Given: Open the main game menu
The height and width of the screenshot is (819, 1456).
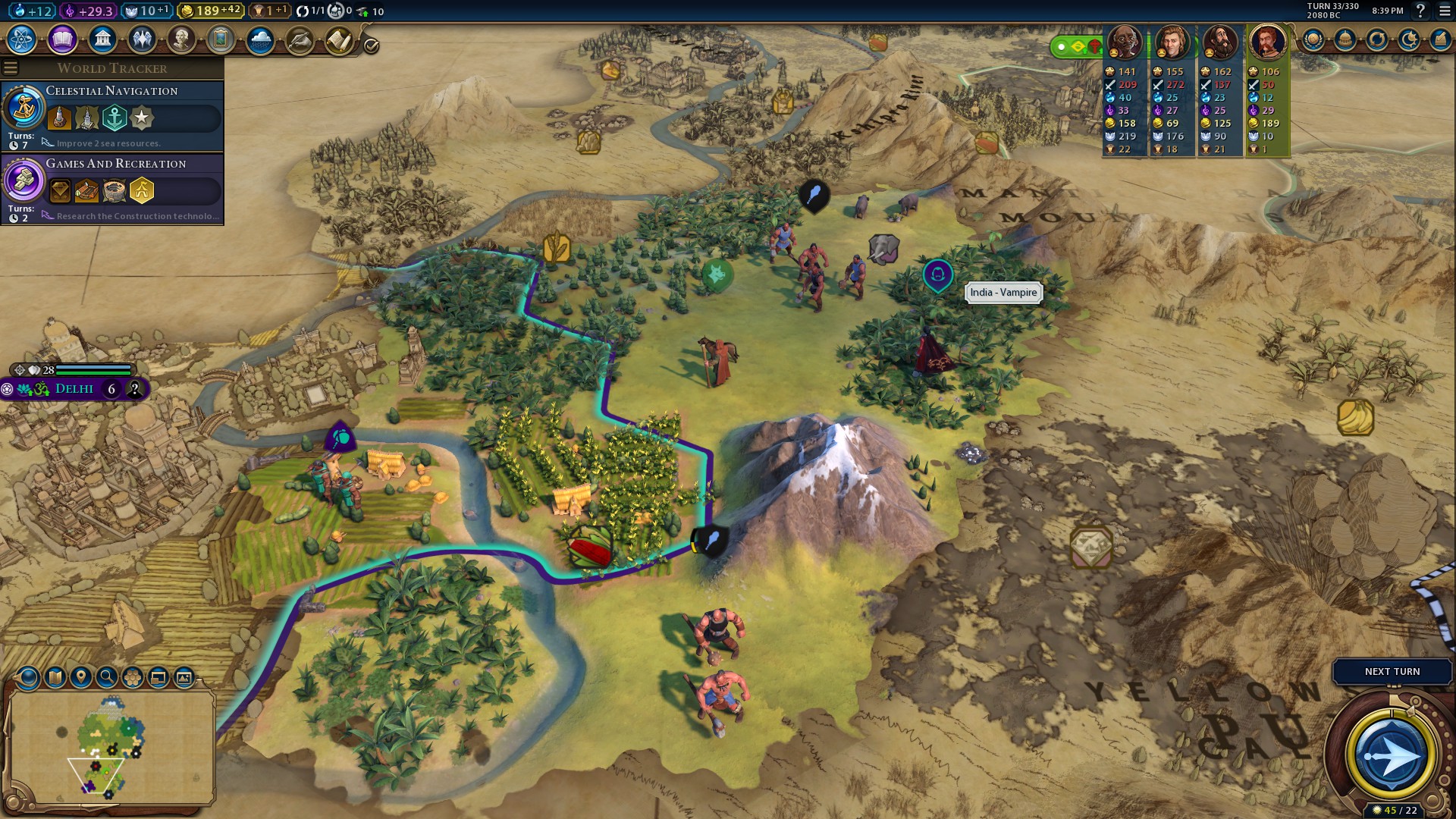Looking at the screenshot, I should (1445, 11).
